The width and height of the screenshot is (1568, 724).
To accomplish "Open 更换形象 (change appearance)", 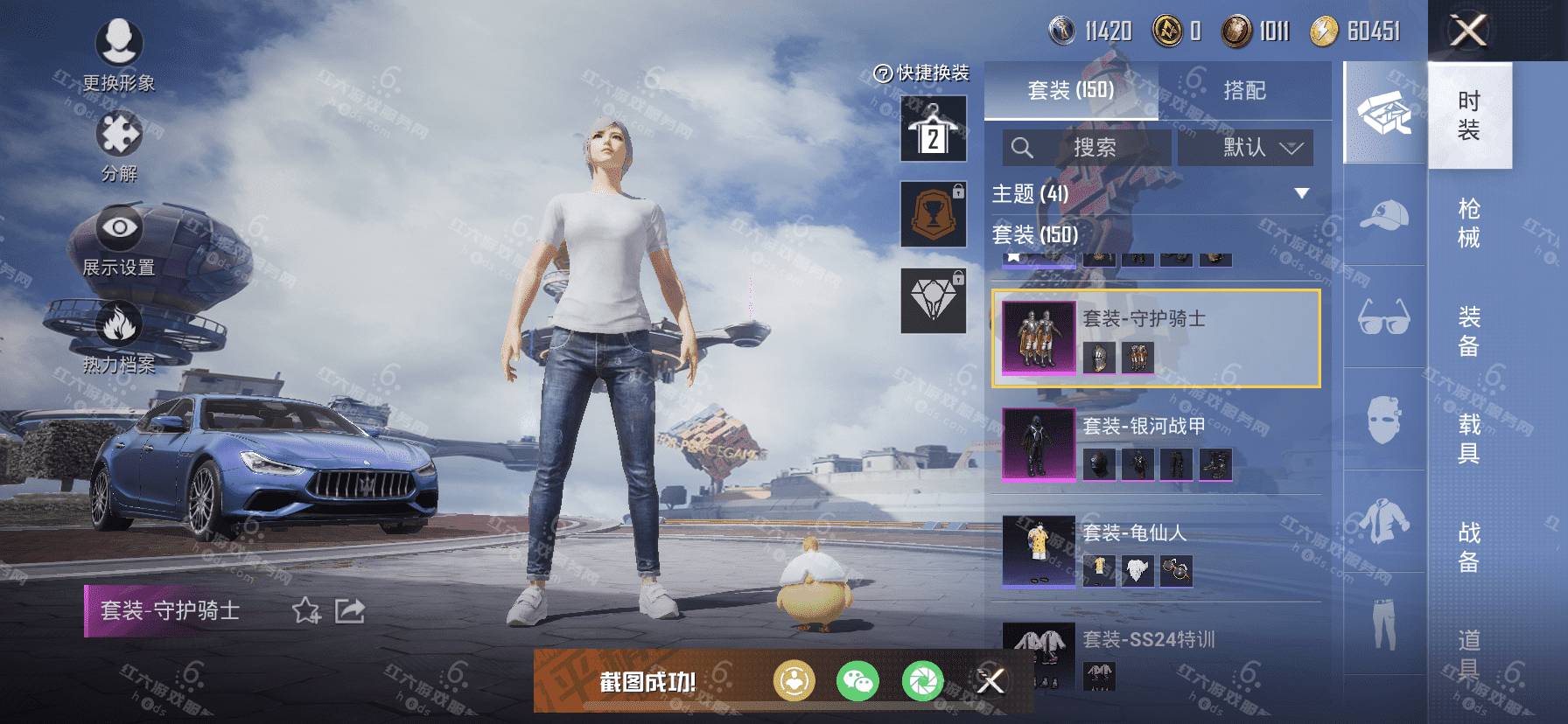I will (119, 54).
